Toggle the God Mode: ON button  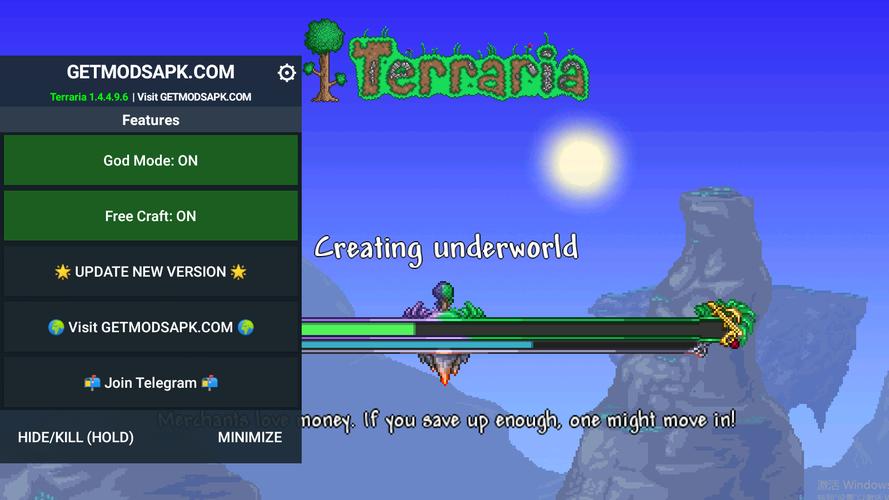tap(151, 161)
